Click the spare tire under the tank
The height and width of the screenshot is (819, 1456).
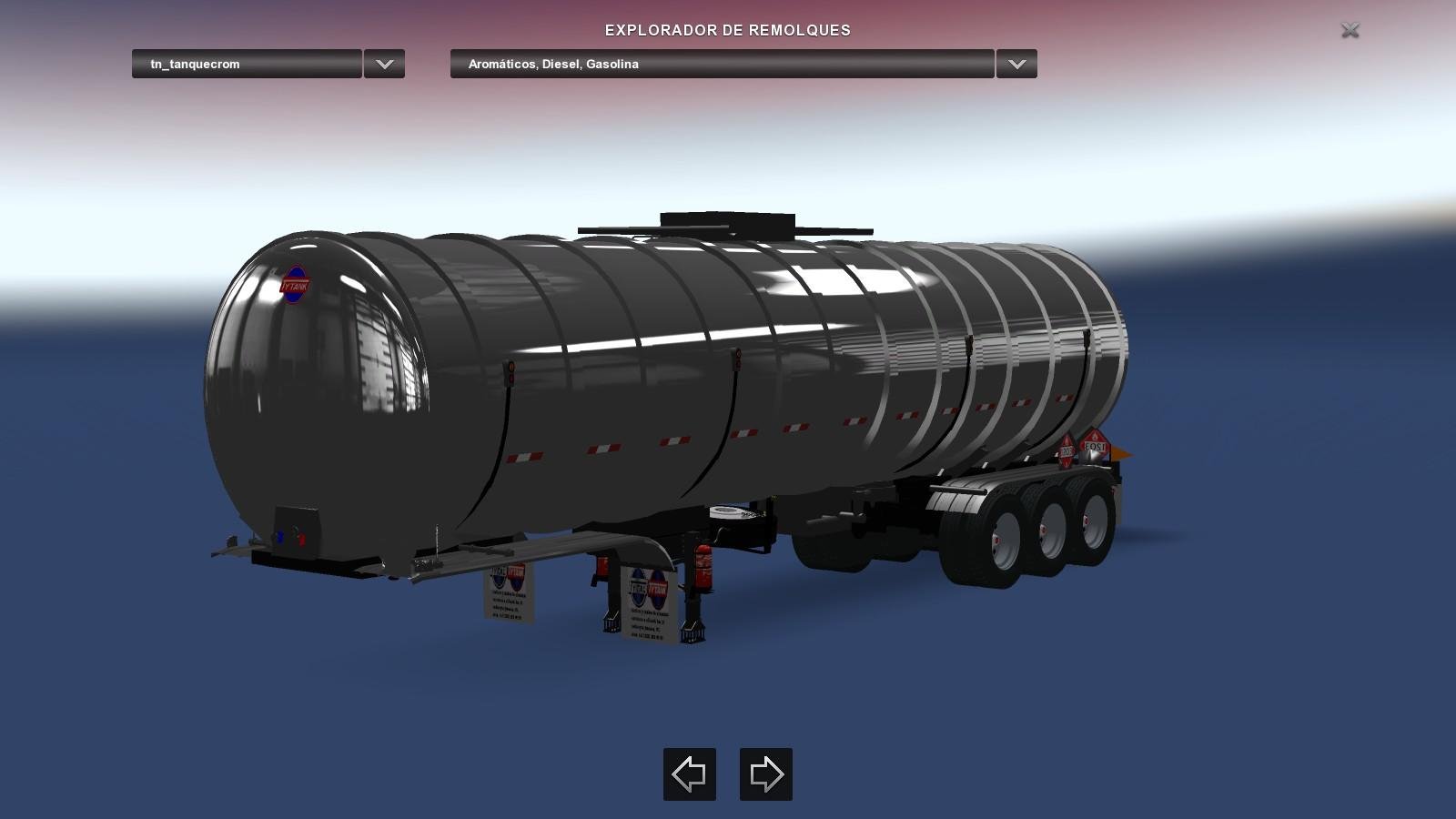pos(728,514)
